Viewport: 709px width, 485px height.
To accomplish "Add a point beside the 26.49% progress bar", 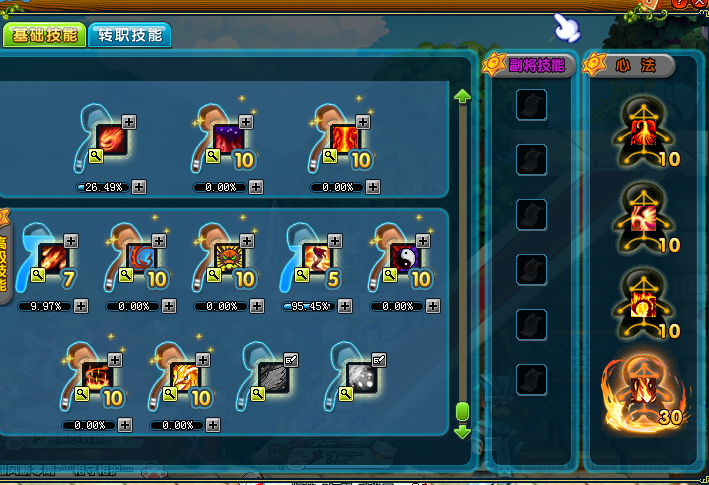I will pos(139,187).
